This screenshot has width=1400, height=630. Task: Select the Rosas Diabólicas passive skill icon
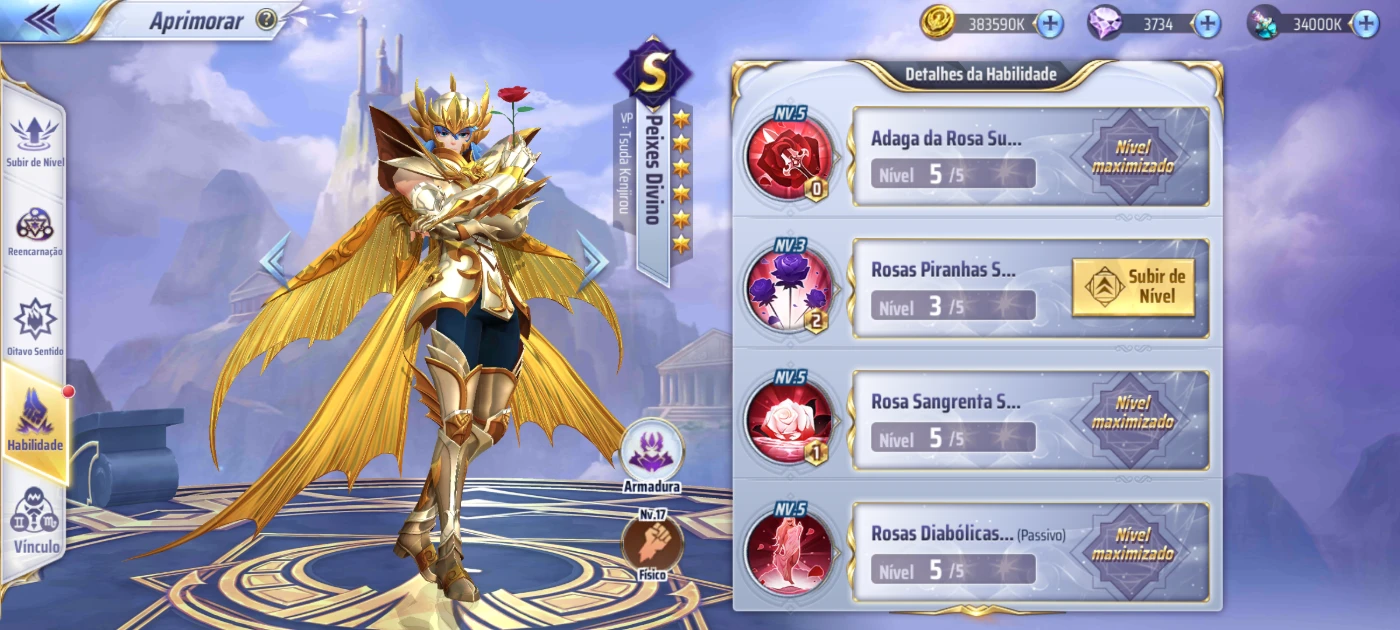pyautogui.click(x=789, y=553)
